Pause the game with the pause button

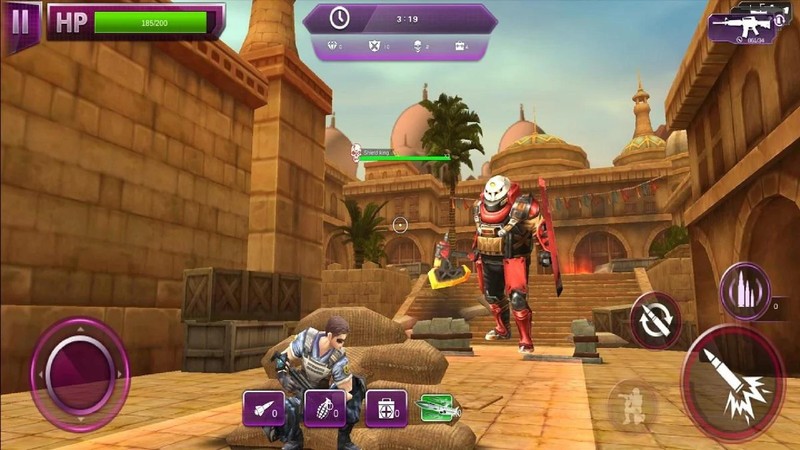[x=19, y=22]
